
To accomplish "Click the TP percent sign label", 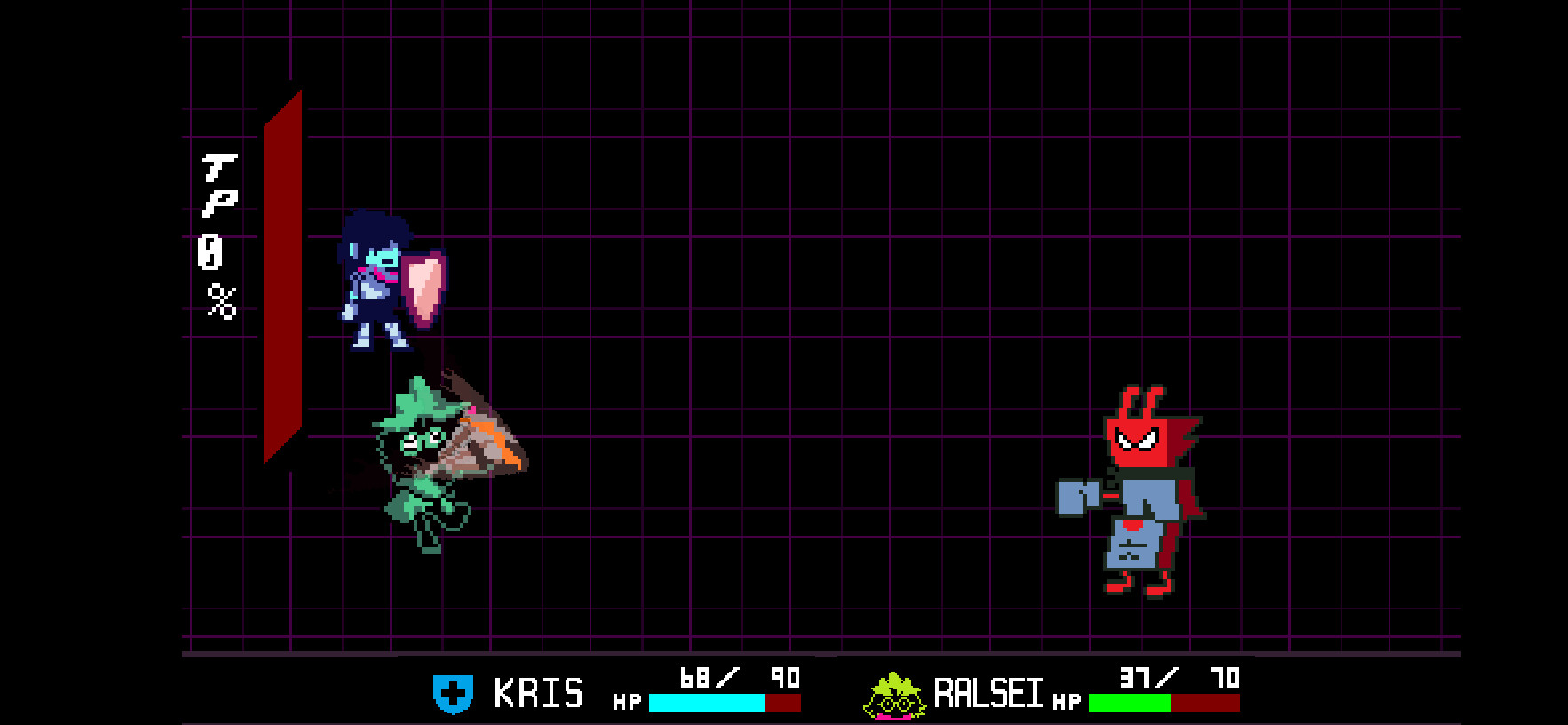I will pyautogui.click(x=220, y=297).
